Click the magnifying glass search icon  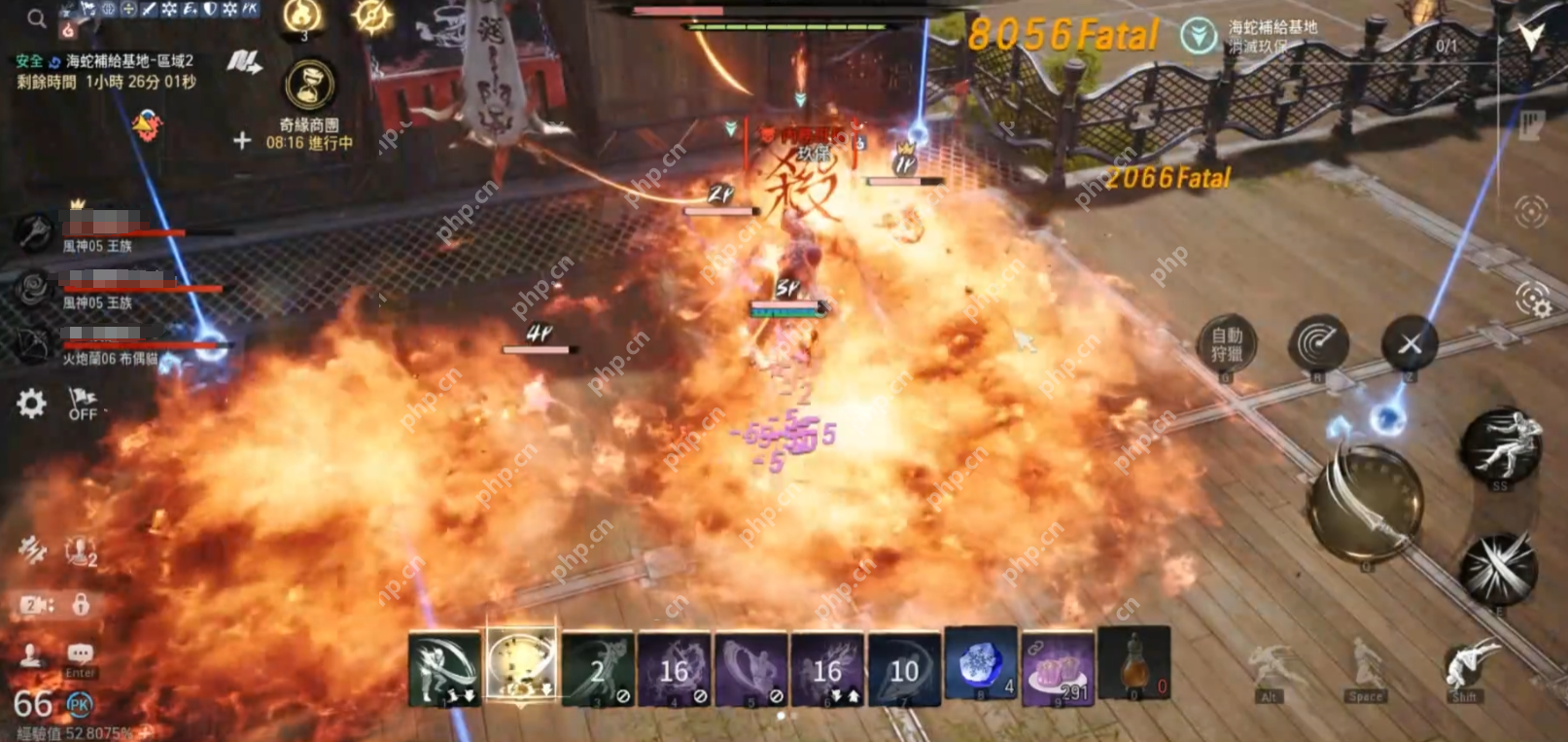point(36,18)
